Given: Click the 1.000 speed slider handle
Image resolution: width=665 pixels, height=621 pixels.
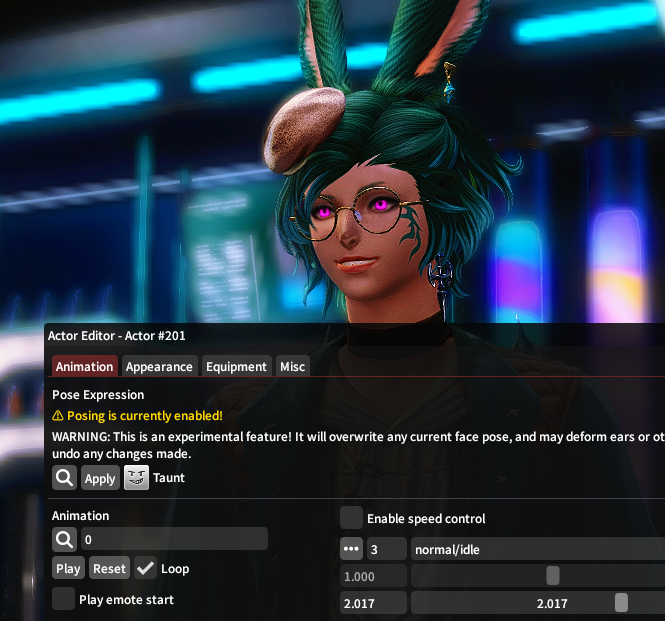Looking at the screenshot, I should click(x=552, y=576).
